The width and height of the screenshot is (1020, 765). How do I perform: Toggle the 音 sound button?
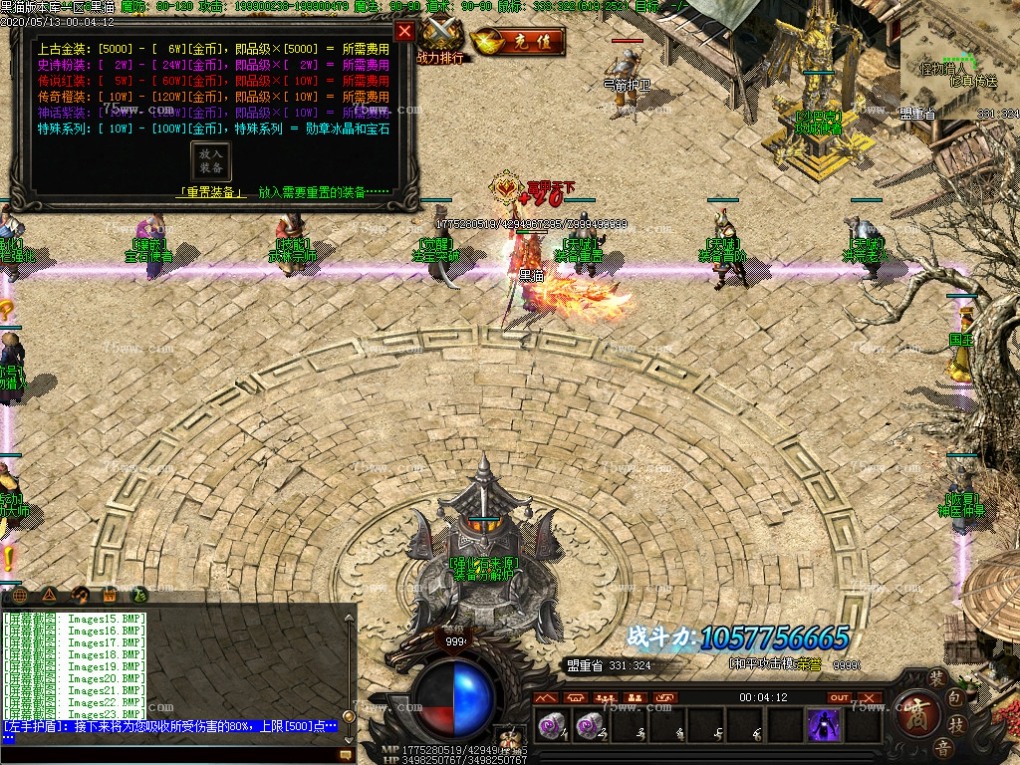click(x=945, y=745)
